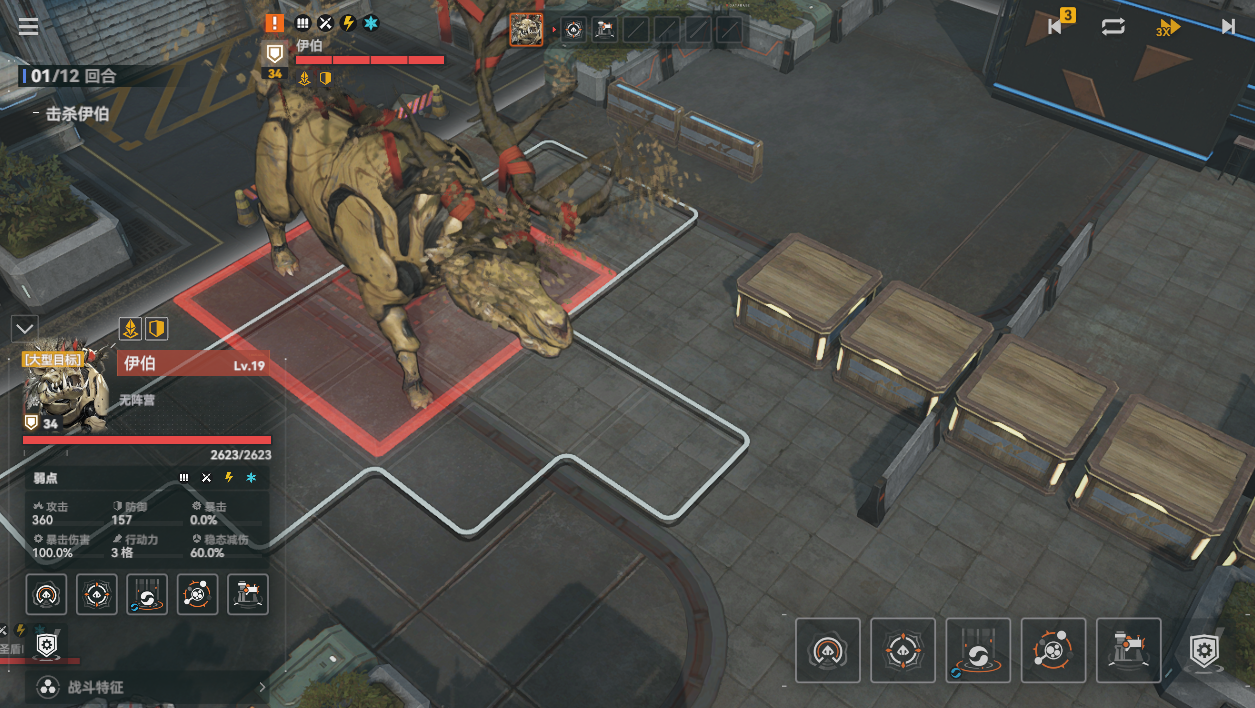Viewport: 1255px width, 708px height.
Task: Click the shield gear icon above 战斗特征
Action: point(46,646)
